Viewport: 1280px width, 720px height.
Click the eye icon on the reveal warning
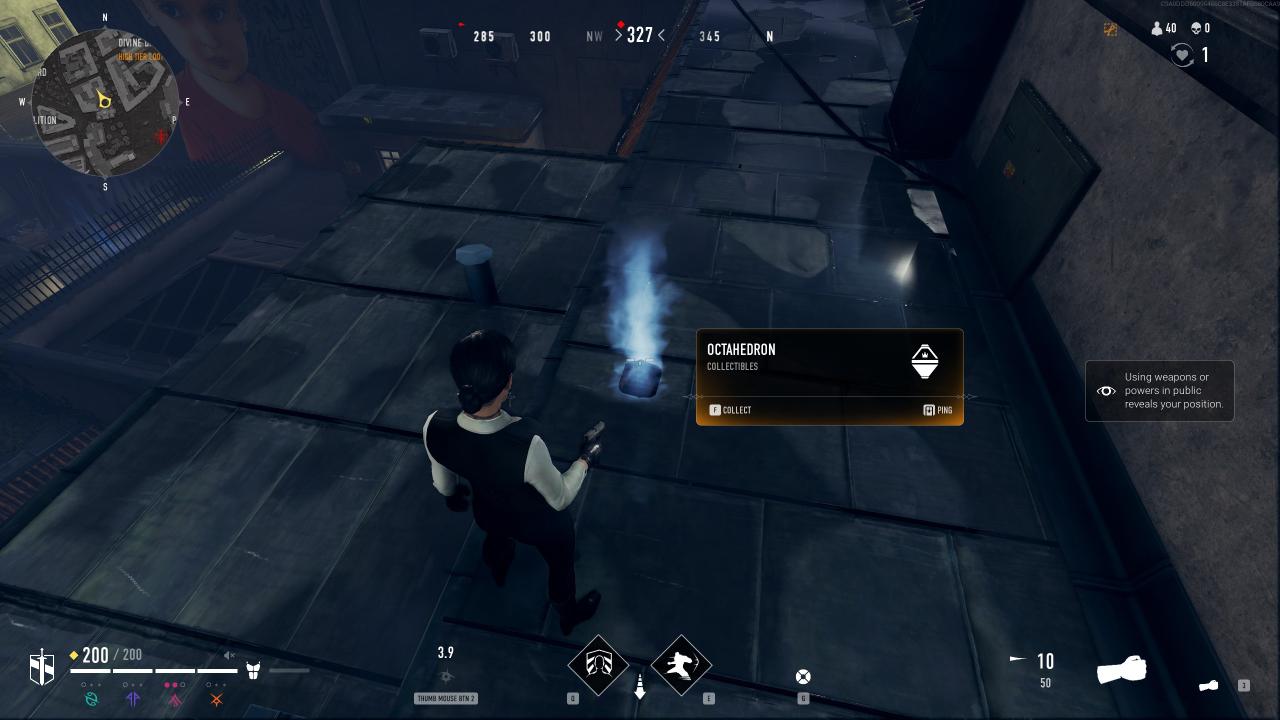click(x=1106, y=391)
